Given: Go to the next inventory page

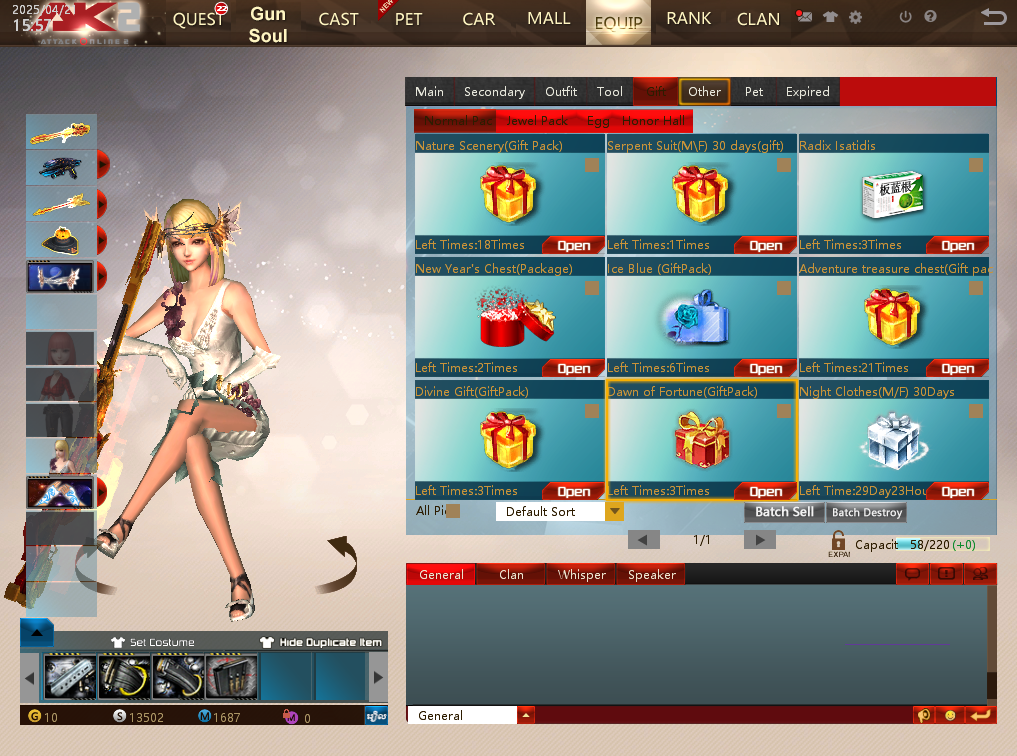Looking at the screenshot, I should (760, 540).
